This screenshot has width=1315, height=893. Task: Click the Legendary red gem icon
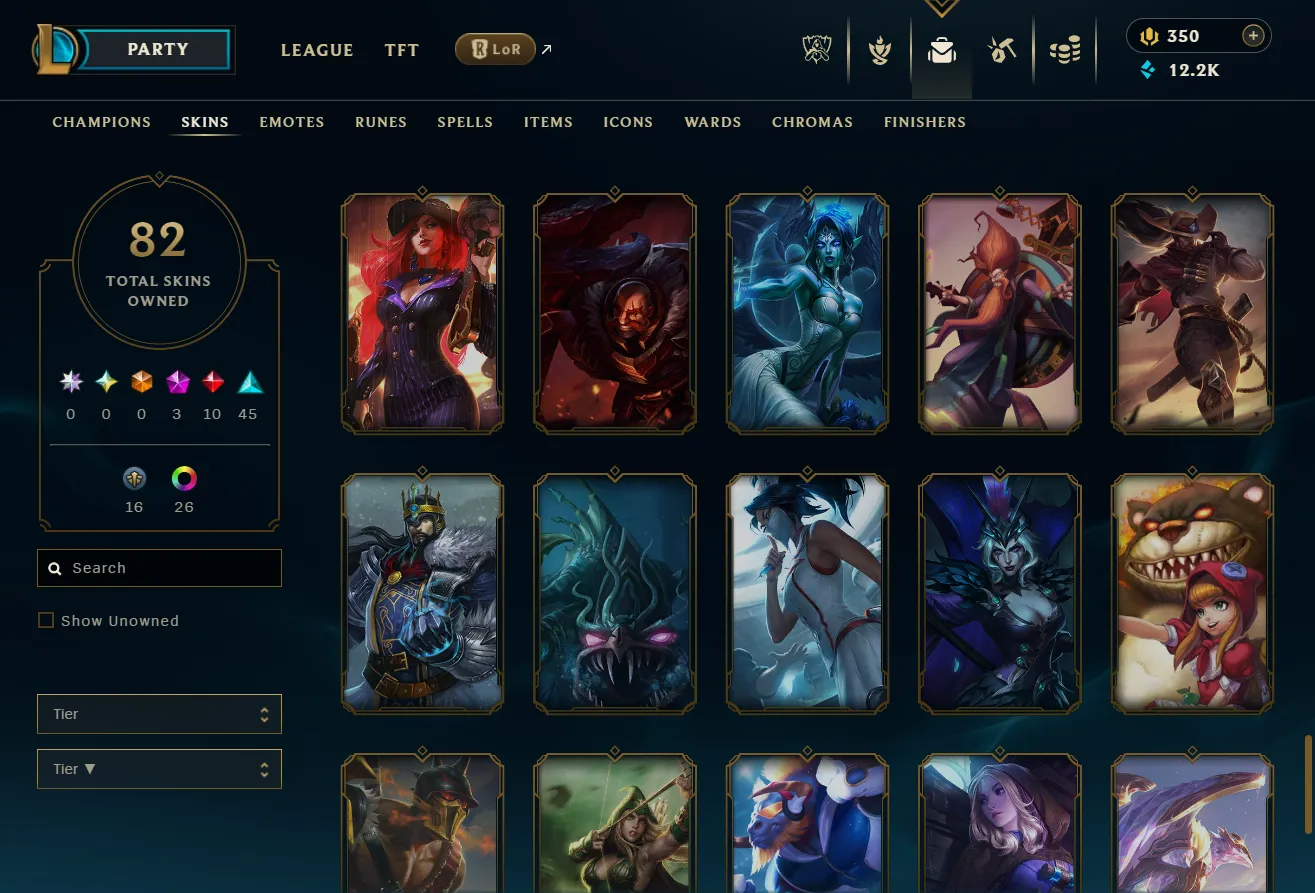[x=212, y=381]
